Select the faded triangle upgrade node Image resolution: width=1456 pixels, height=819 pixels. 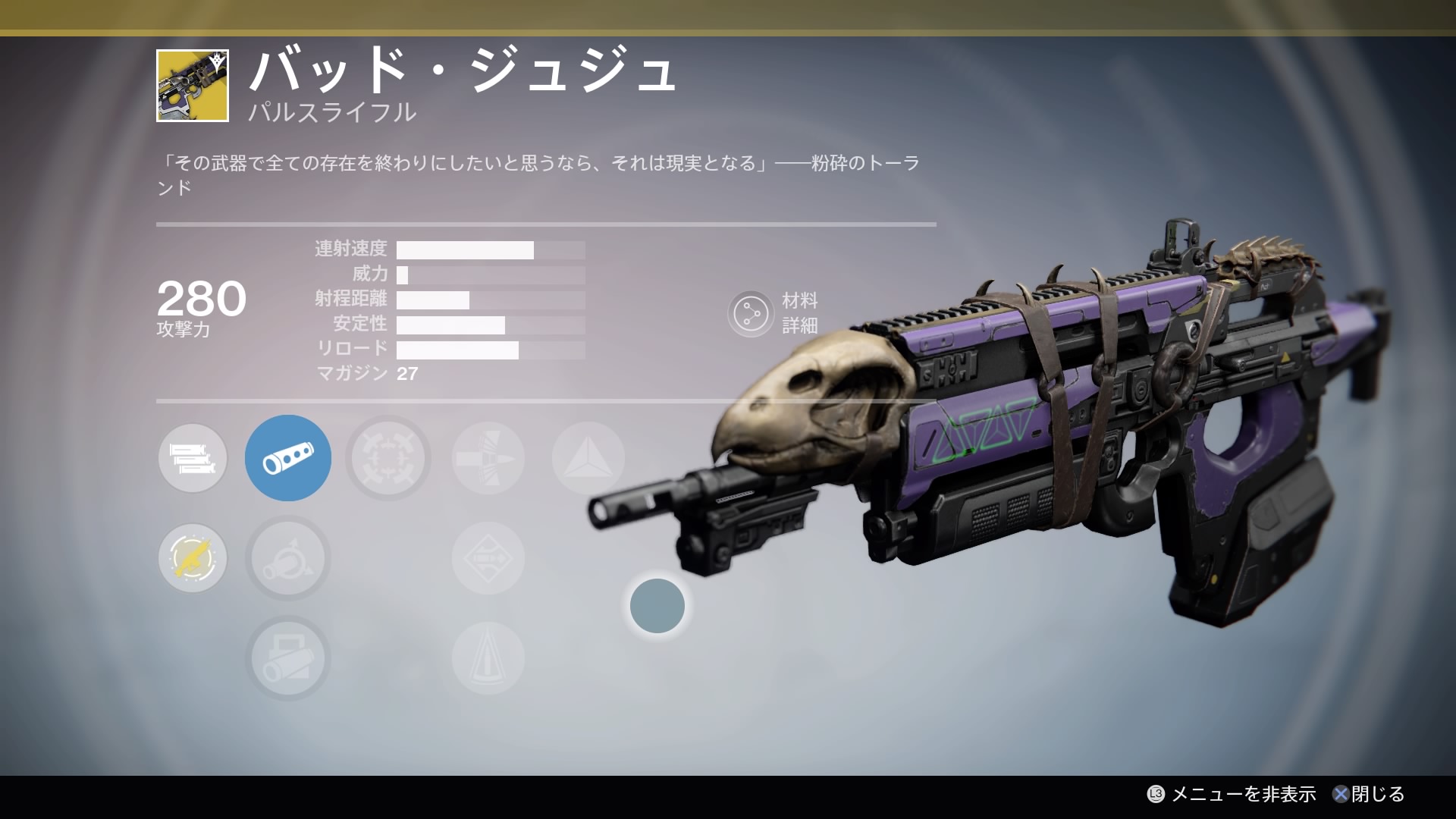588,458
